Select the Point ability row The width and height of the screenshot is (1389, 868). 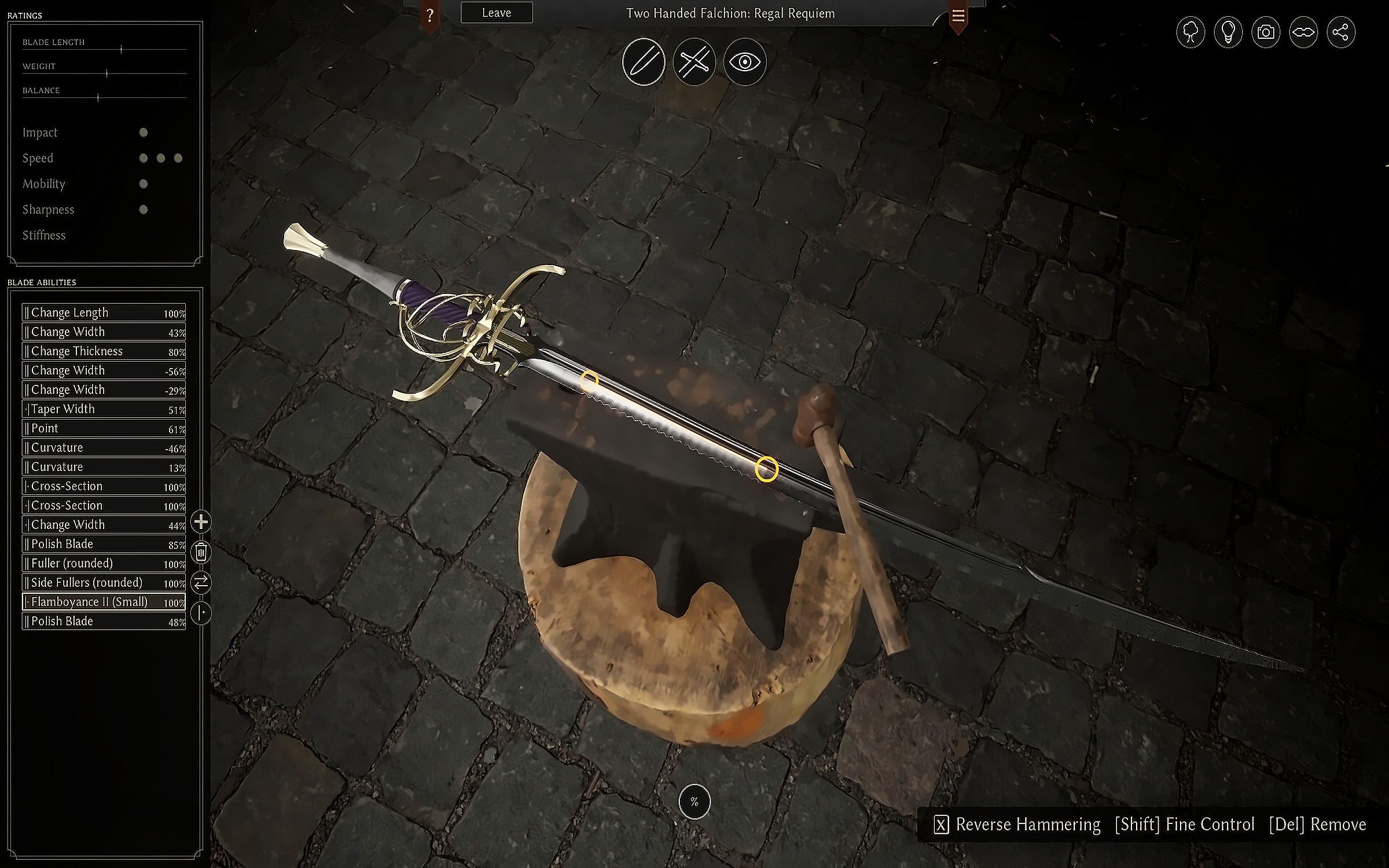(104, 428)
